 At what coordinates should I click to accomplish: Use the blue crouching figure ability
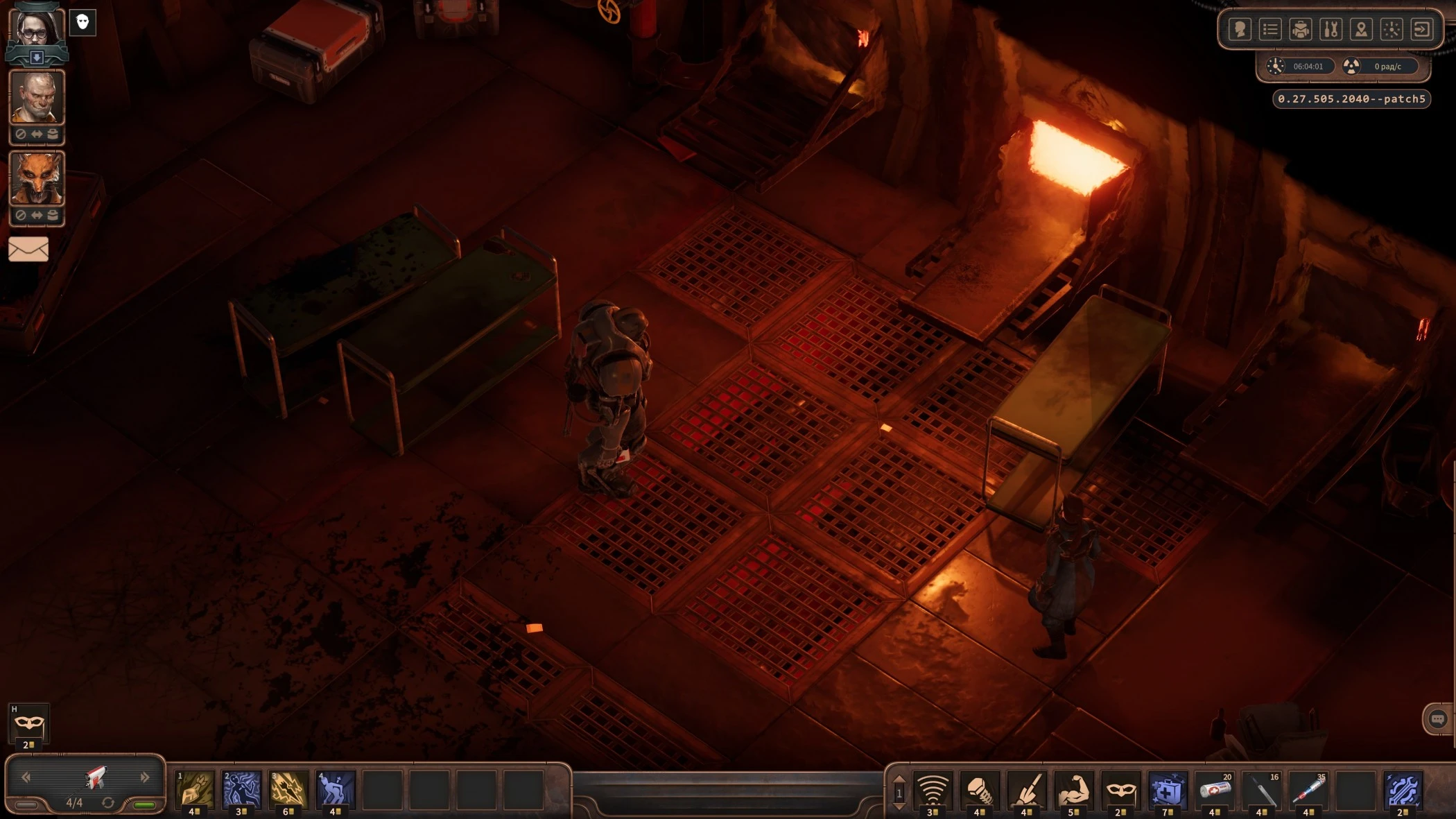click(x=336, y=789)
